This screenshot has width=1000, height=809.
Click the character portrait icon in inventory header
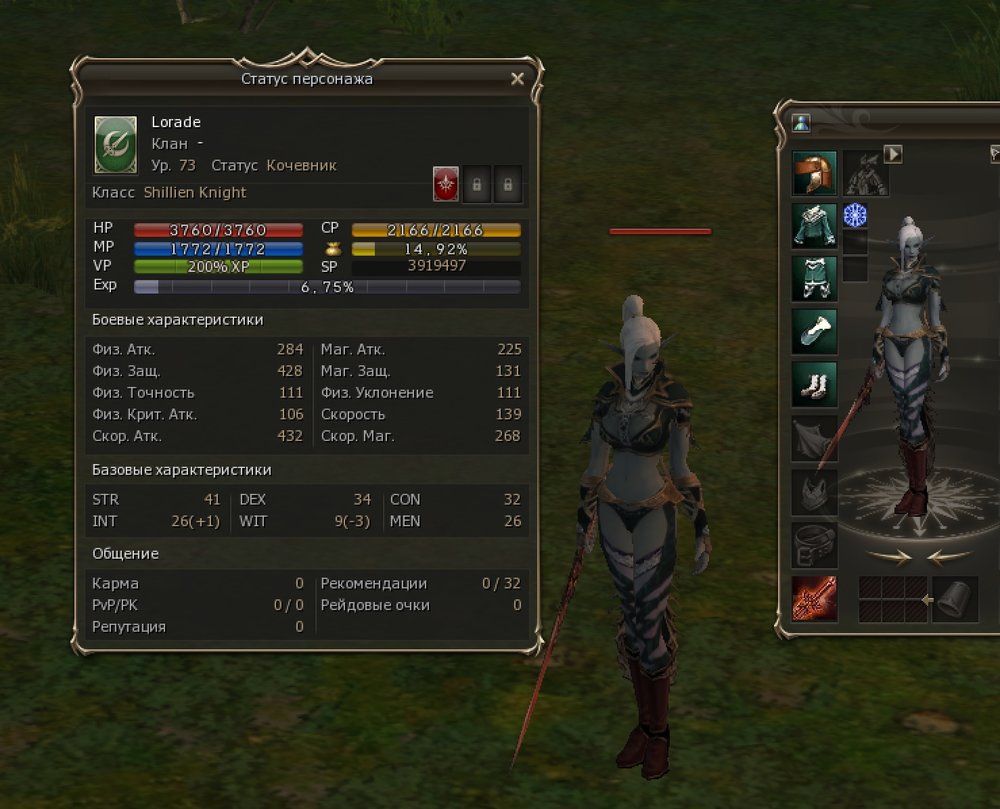(801, 123)
